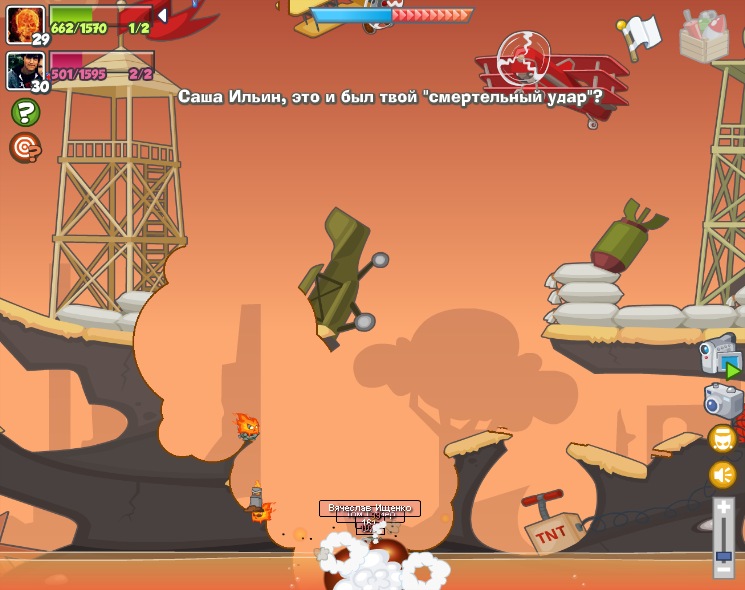The width and height of the screenshot is (745, 590).
Task: Click the flaming skull player avatar
Action: tap(25, 22)
